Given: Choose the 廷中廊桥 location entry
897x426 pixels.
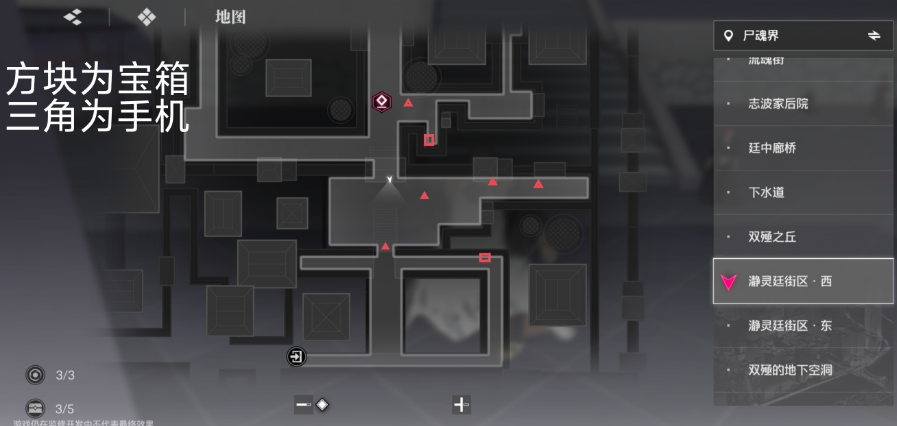Looking at the screenshot, I should click(772, 148).
